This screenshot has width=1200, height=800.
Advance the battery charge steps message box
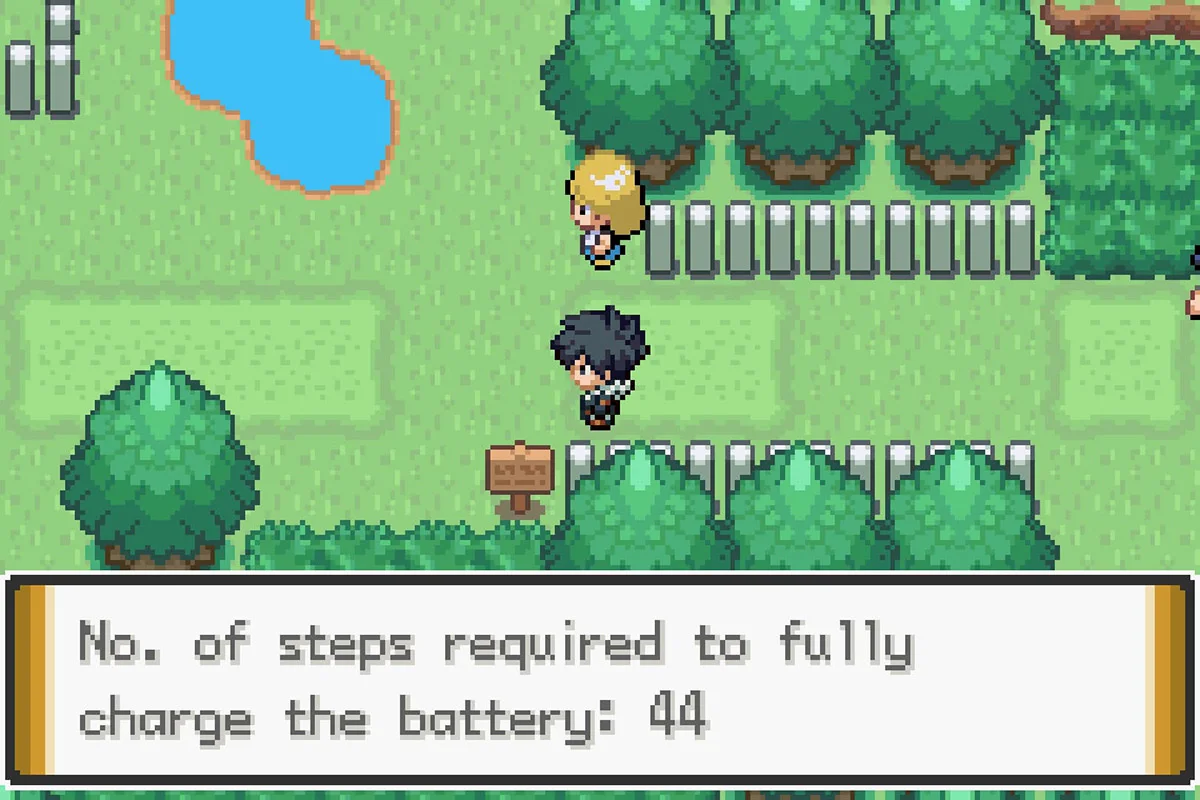click(x=598, y=680)
